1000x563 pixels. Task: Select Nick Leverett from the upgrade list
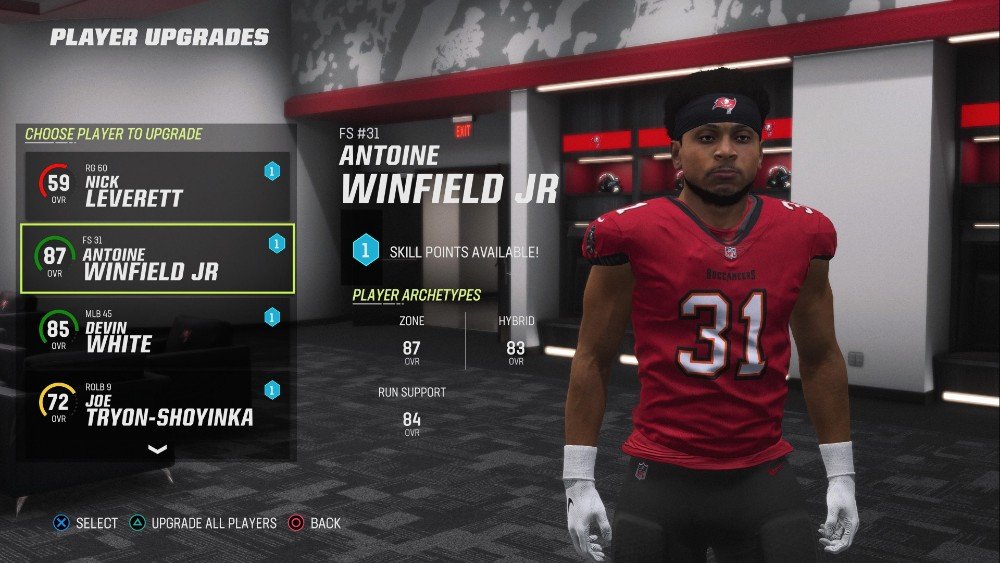pyautogui.click(x=155, y=186)
